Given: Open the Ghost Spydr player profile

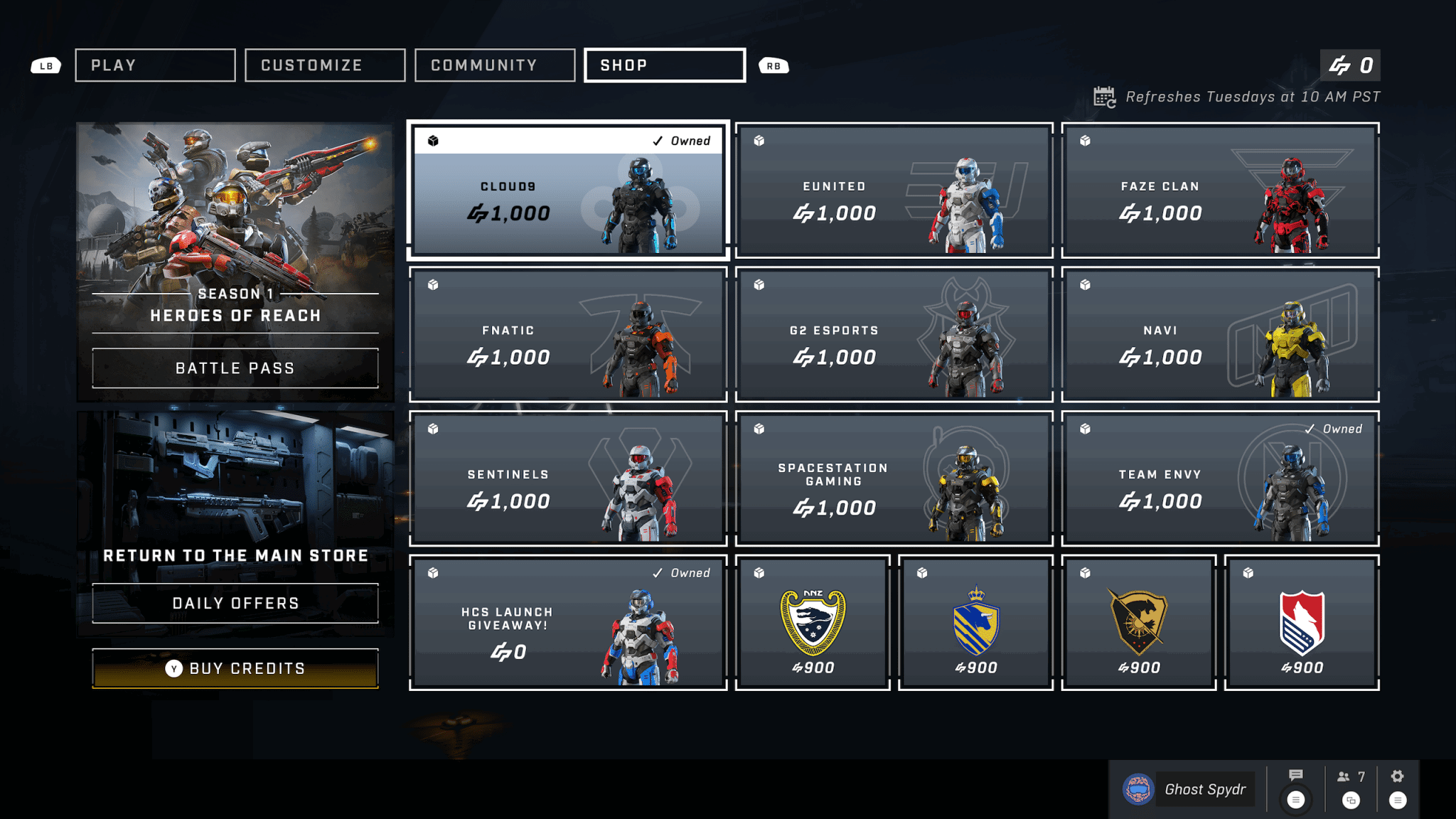Looking at the screenshot, I should coord(1189,789).
